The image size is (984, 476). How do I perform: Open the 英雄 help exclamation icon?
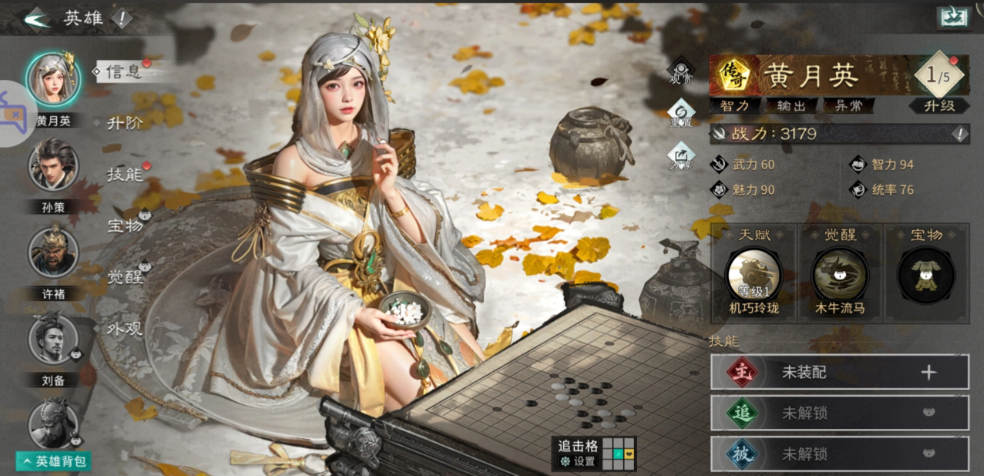121,18
